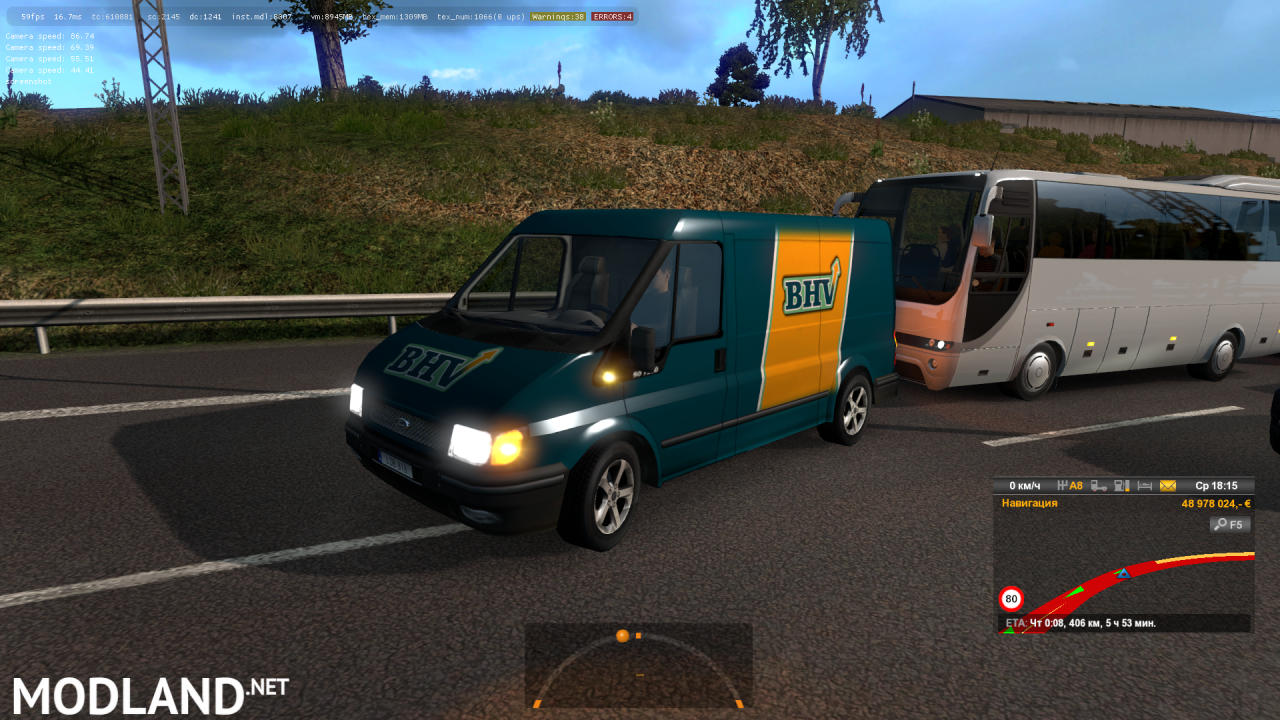Image resolution: width=1280 pixels, height=720 pixels.
Task: Click the Ср 18:15 clock display
Action: (1218, 485)
